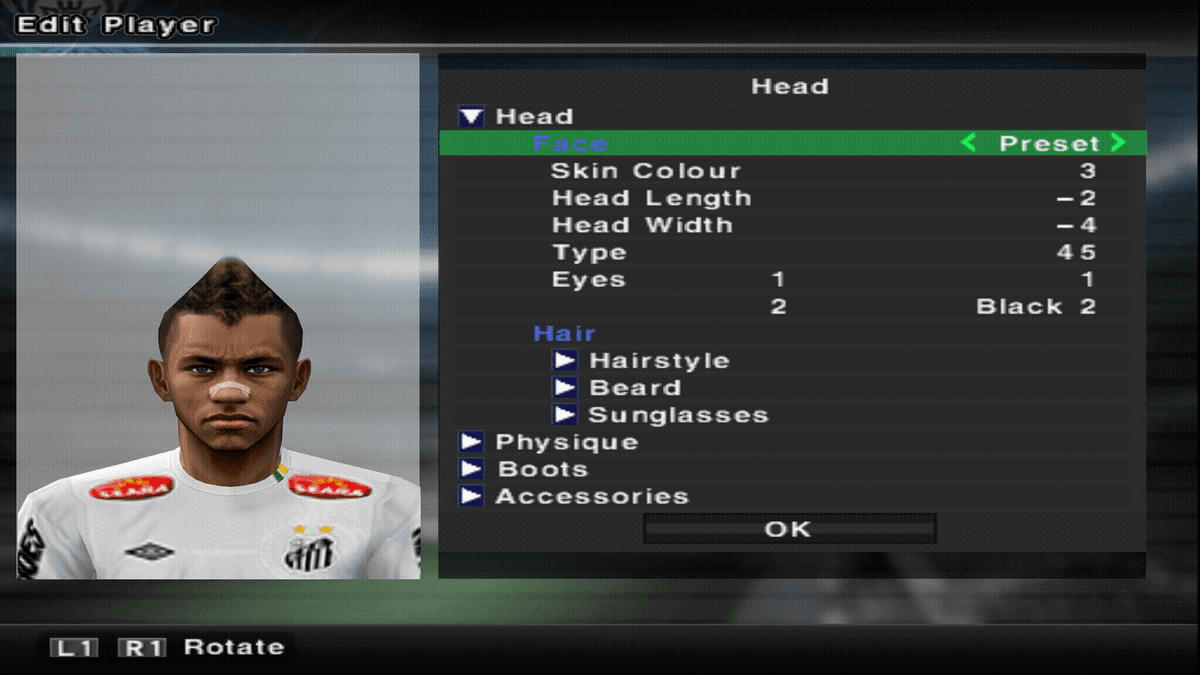Screen dimensions: 1200x675
Task: Expand the Hairstyle submenu
Action: [565, 361]
